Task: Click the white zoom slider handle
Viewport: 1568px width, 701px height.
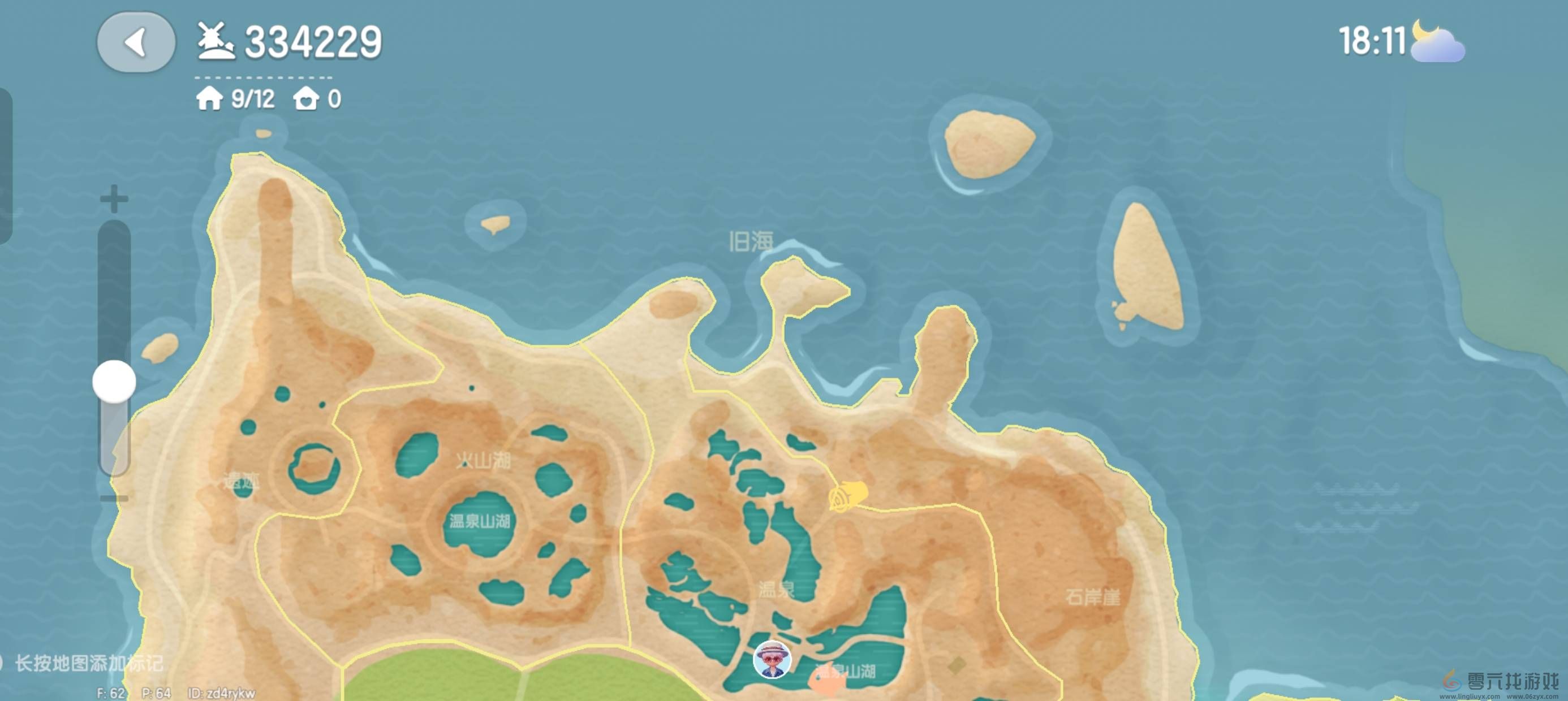Action: coord(114,382)
